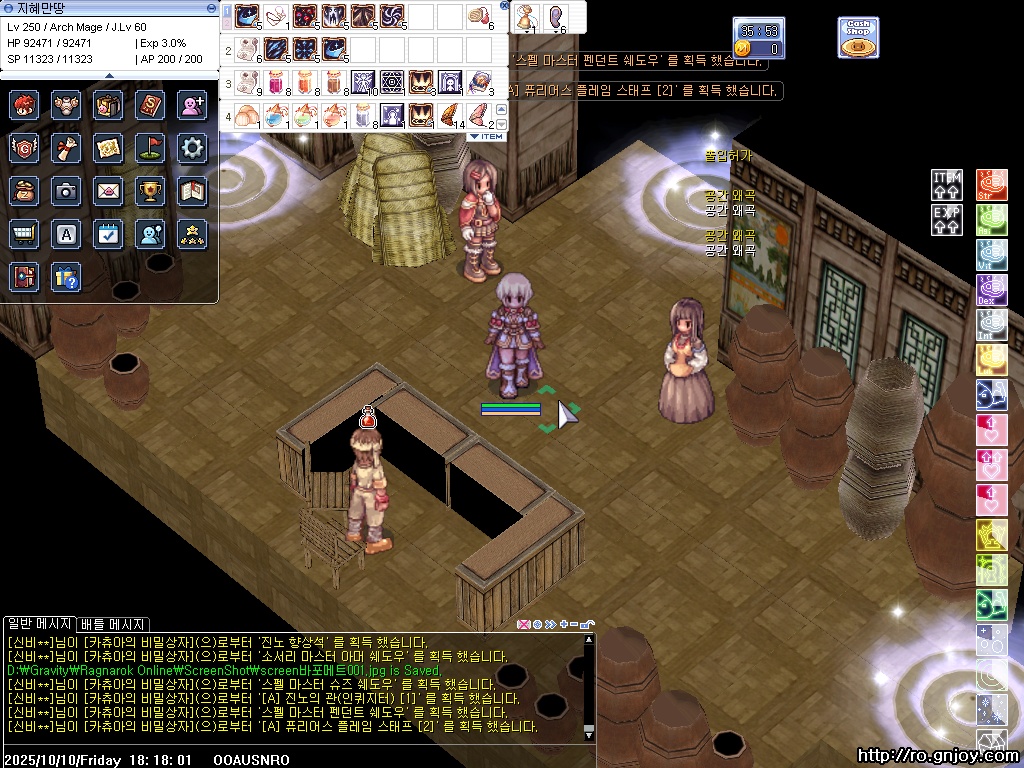The height and width of the screenshot is (768, 1024).
Task: Open the mail envelope icon
Action: click(108, 191)
